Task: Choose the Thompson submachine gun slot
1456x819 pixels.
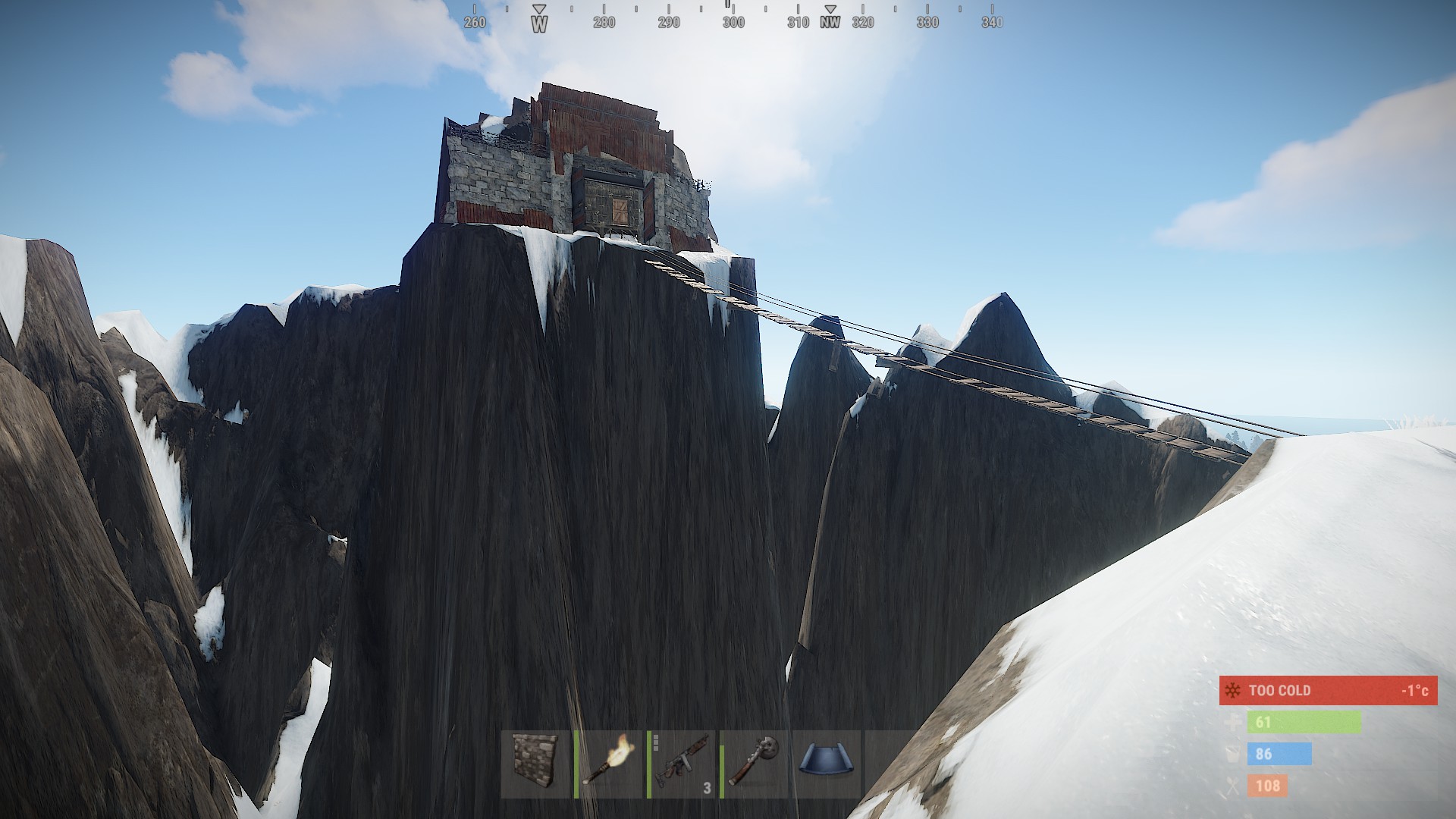Action: click(x=682, y=764)
